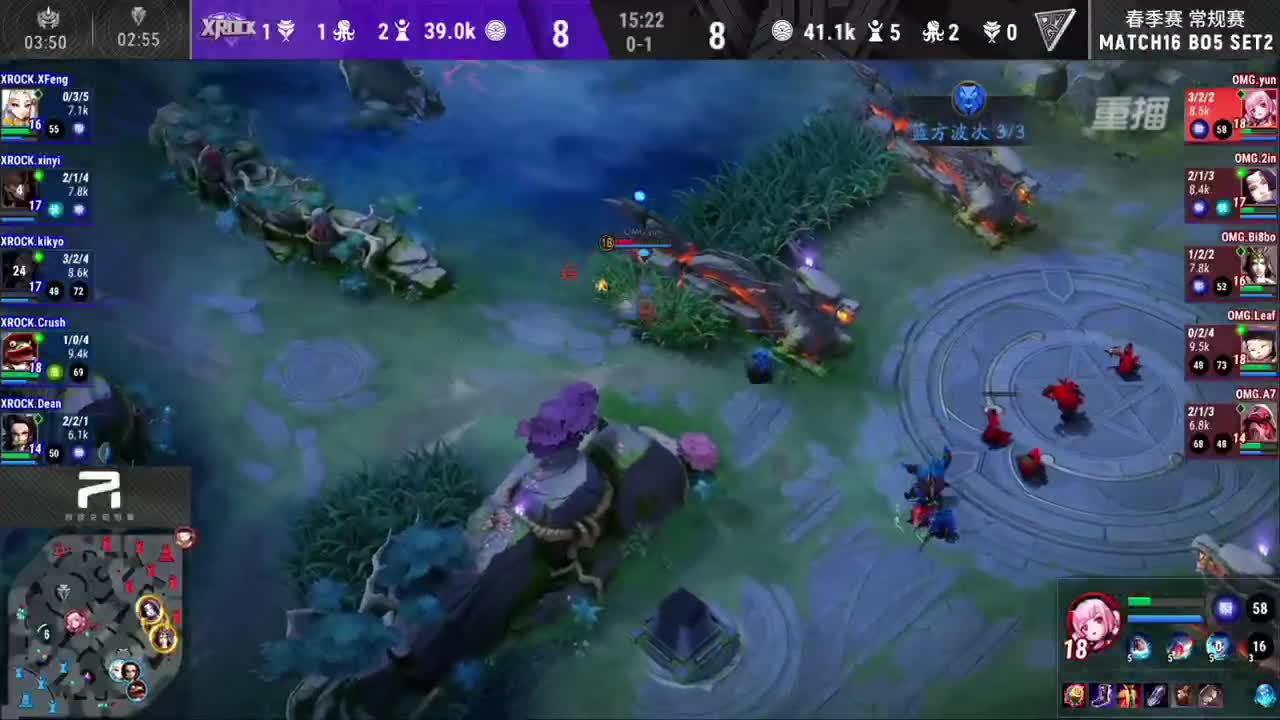Screen dimensions: 1280x720
Task: Click the 重播 replay watermark
Action: coord(1135,112)
